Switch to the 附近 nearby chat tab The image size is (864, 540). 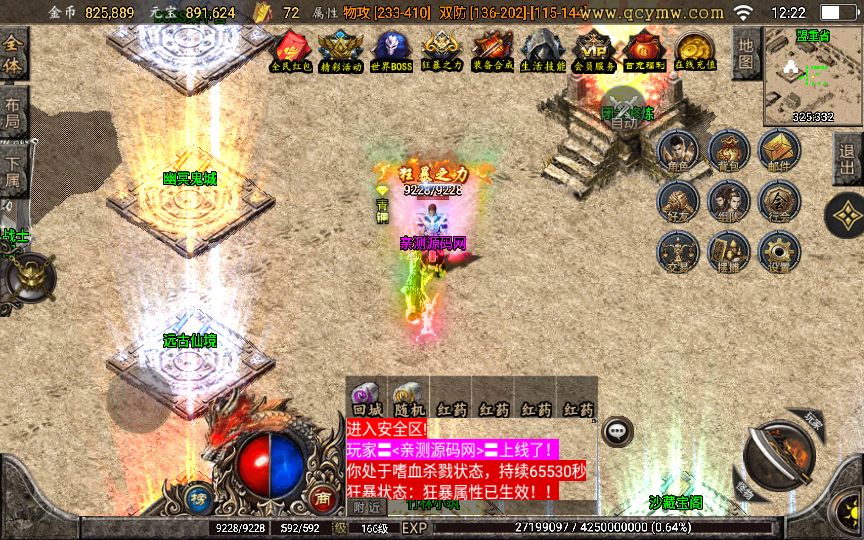click(365, 507)
